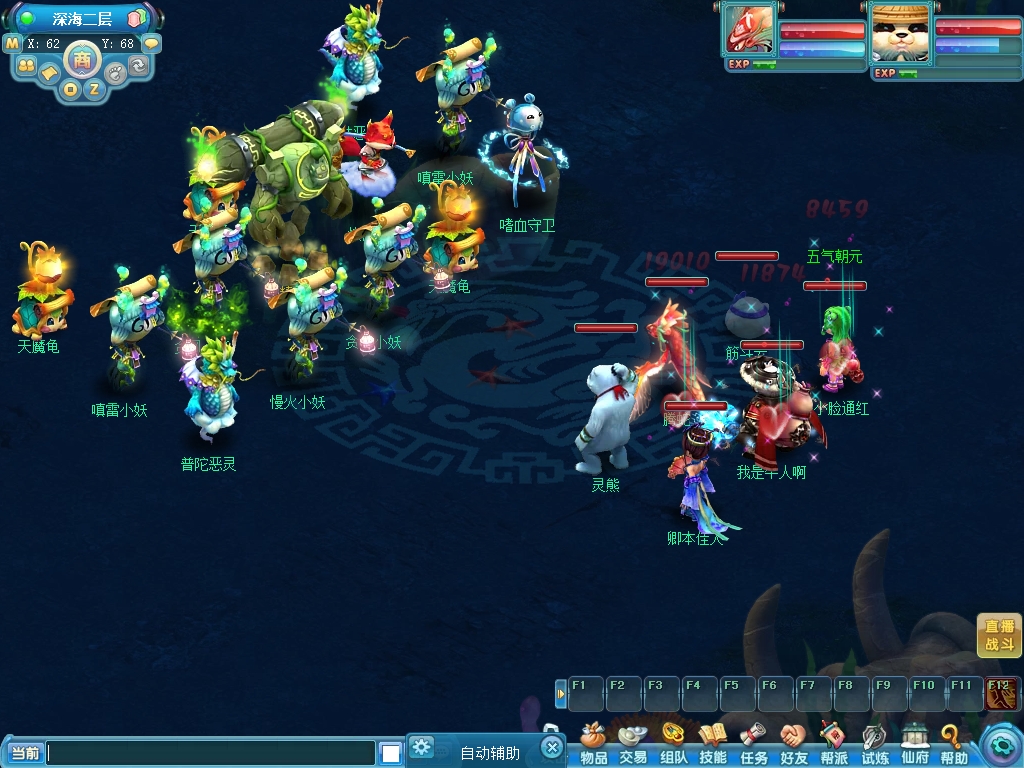Open the 物品 inventory bag

[594, 747]
